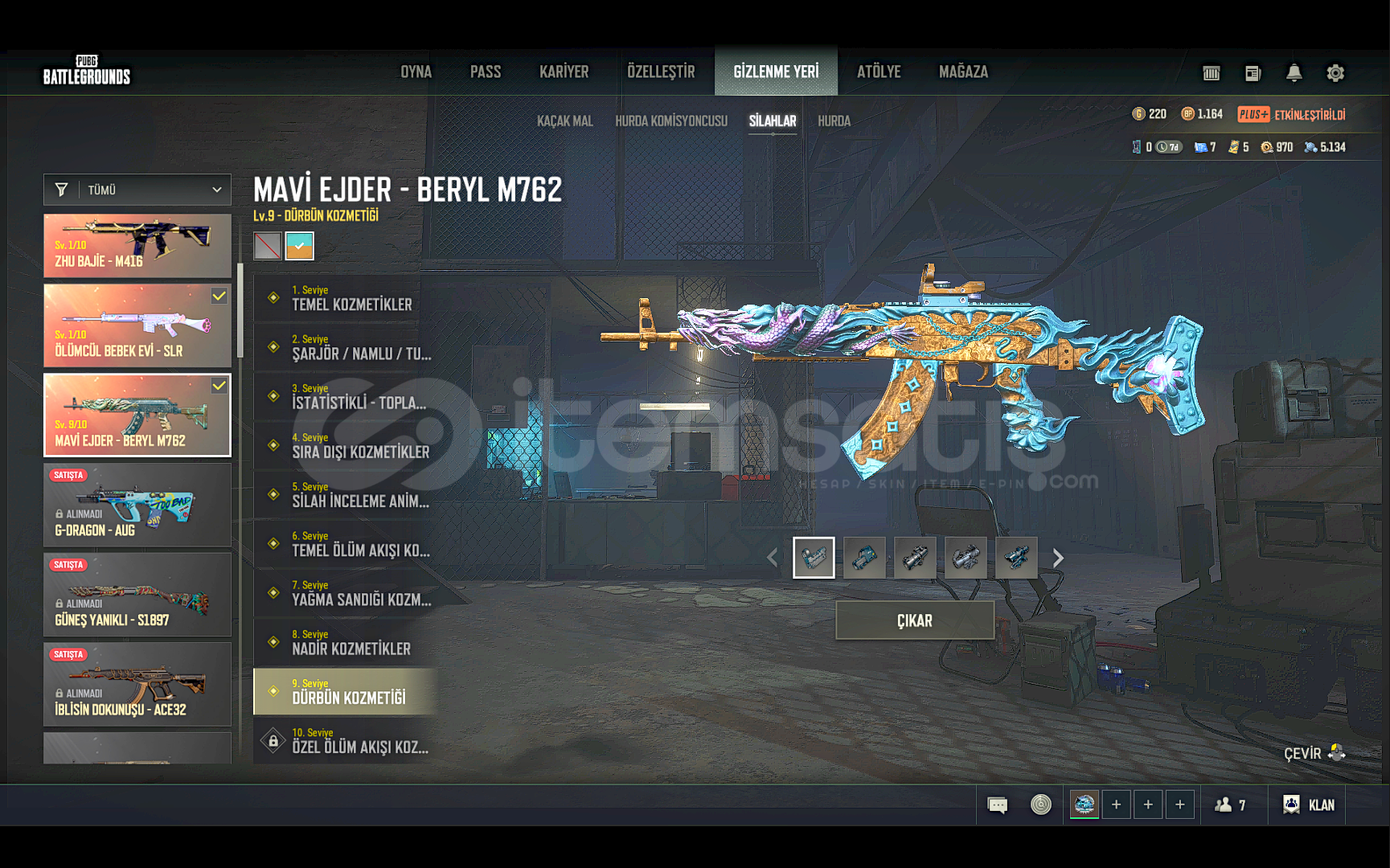Image resolution: width=1390 pixels, height=868 pixels.
Task: Open the settings gear icon
Action: [x=1335, y=73]
